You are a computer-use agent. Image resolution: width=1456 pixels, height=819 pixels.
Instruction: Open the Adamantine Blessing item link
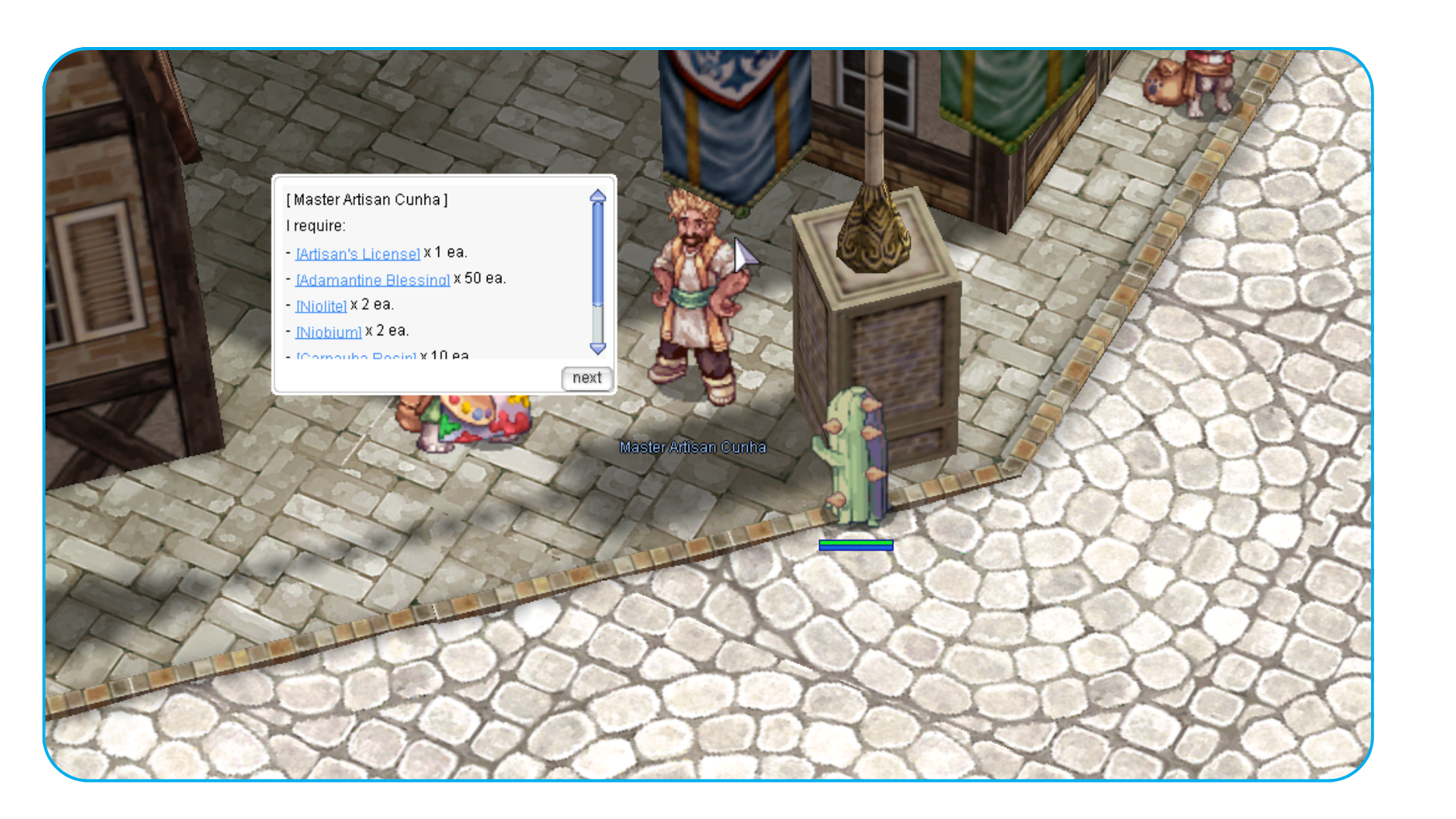(x=372, y=280)
